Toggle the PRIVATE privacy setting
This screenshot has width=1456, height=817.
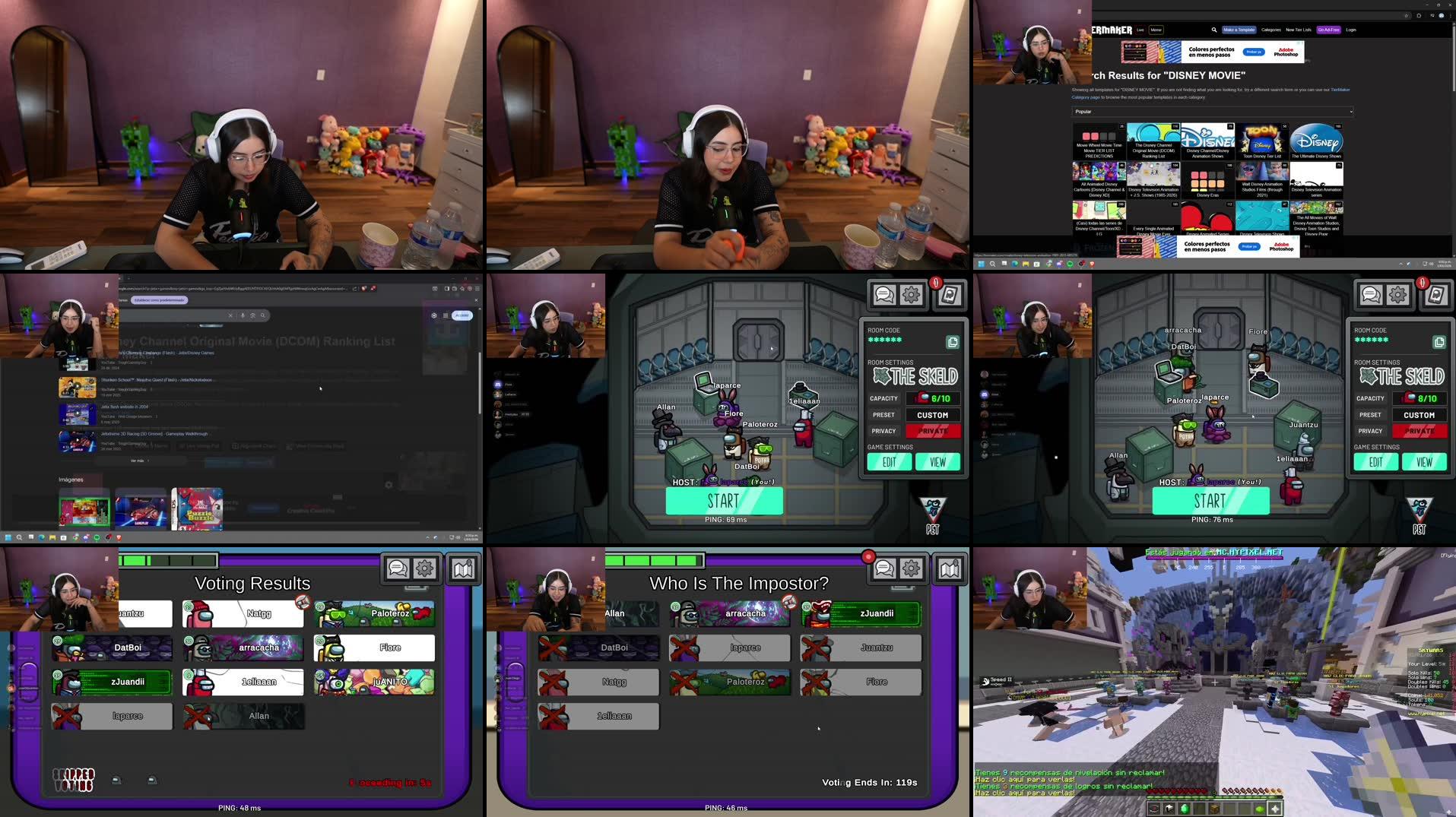(933, 431)
